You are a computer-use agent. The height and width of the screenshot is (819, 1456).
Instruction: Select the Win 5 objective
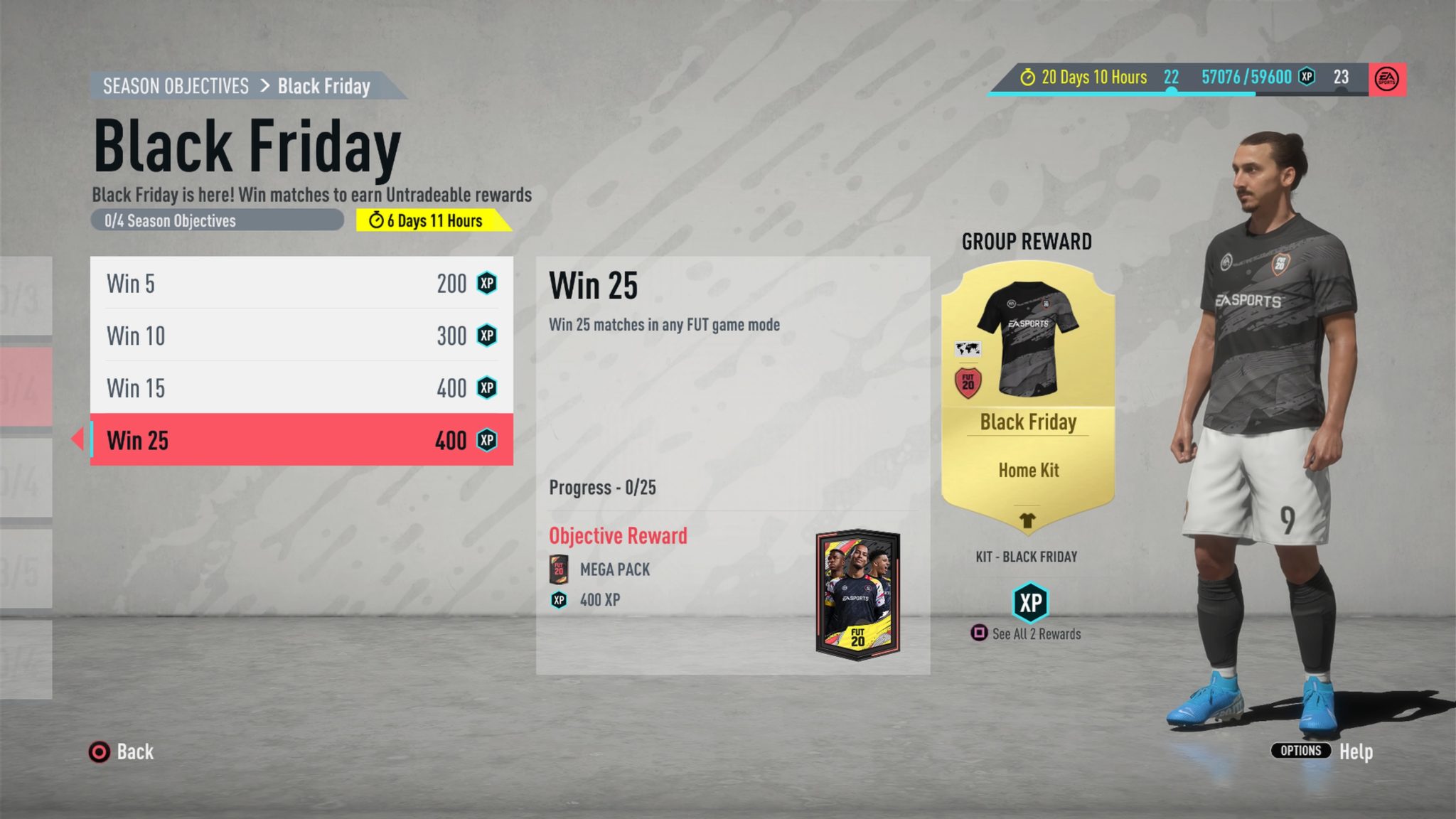[x=301, y=283]
